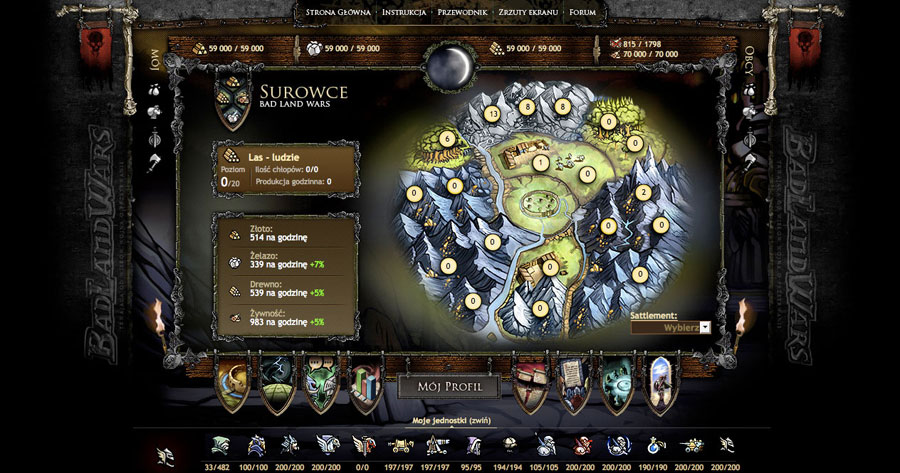
Task: Choose the village field marked 1
Action: (x=541, y=162)
